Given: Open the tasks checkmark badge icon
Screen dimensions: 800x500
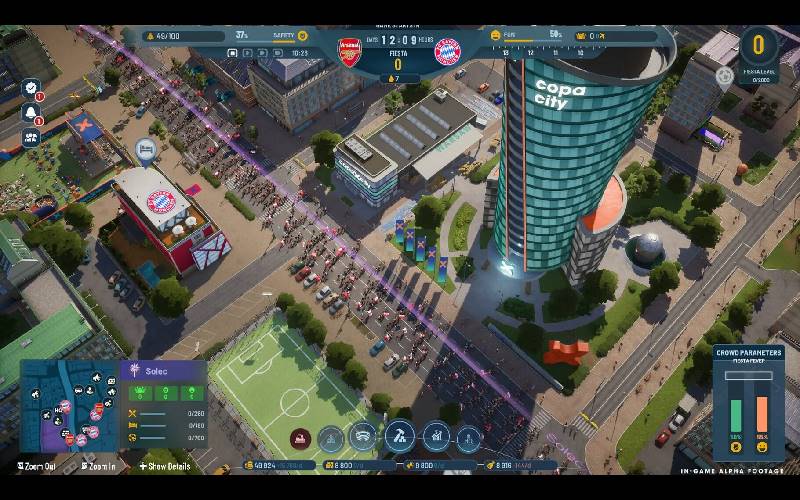Looking at the screenshot, I should 30,88.
